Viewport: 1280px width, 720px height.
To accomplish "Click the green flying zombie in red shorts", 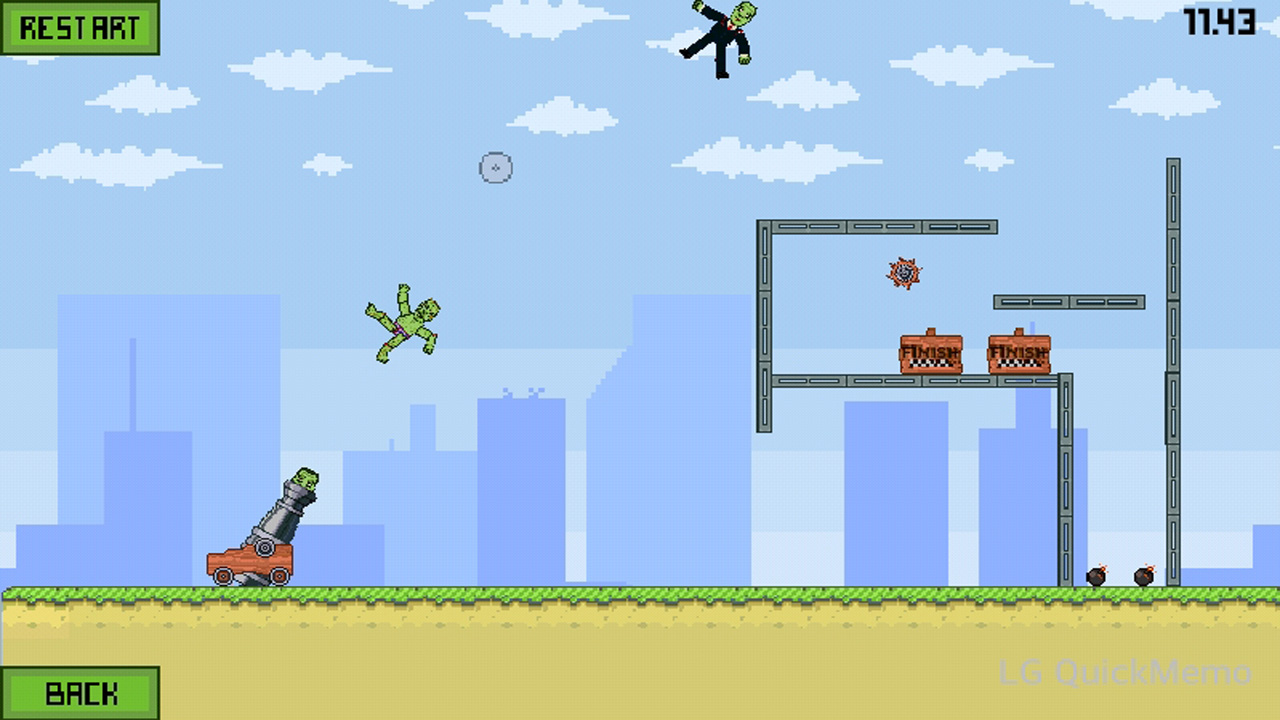I will pyautogui.click(x=407, y=323).
